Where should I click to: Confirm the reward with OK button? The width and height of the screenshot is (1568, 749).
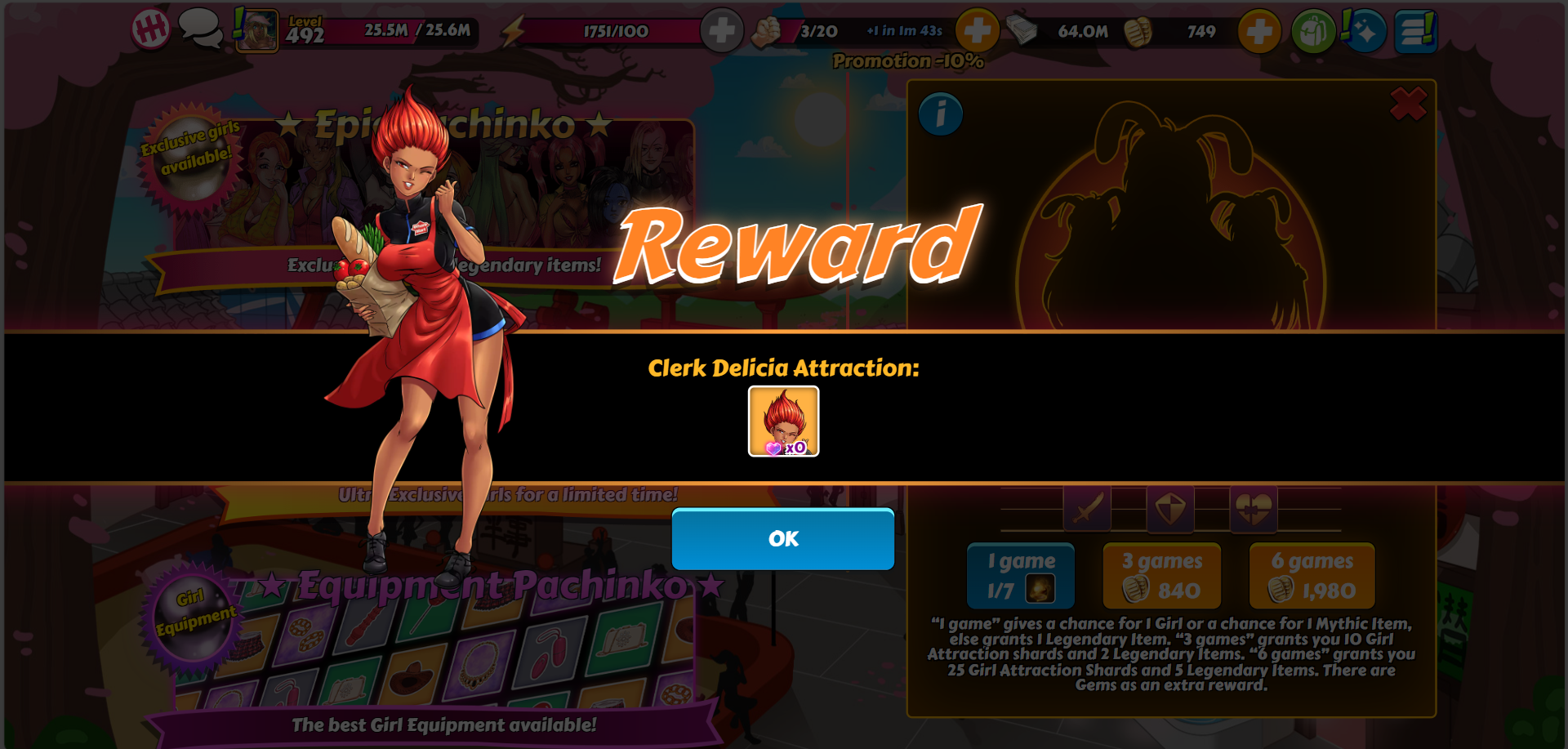click(x=782, y=539)
